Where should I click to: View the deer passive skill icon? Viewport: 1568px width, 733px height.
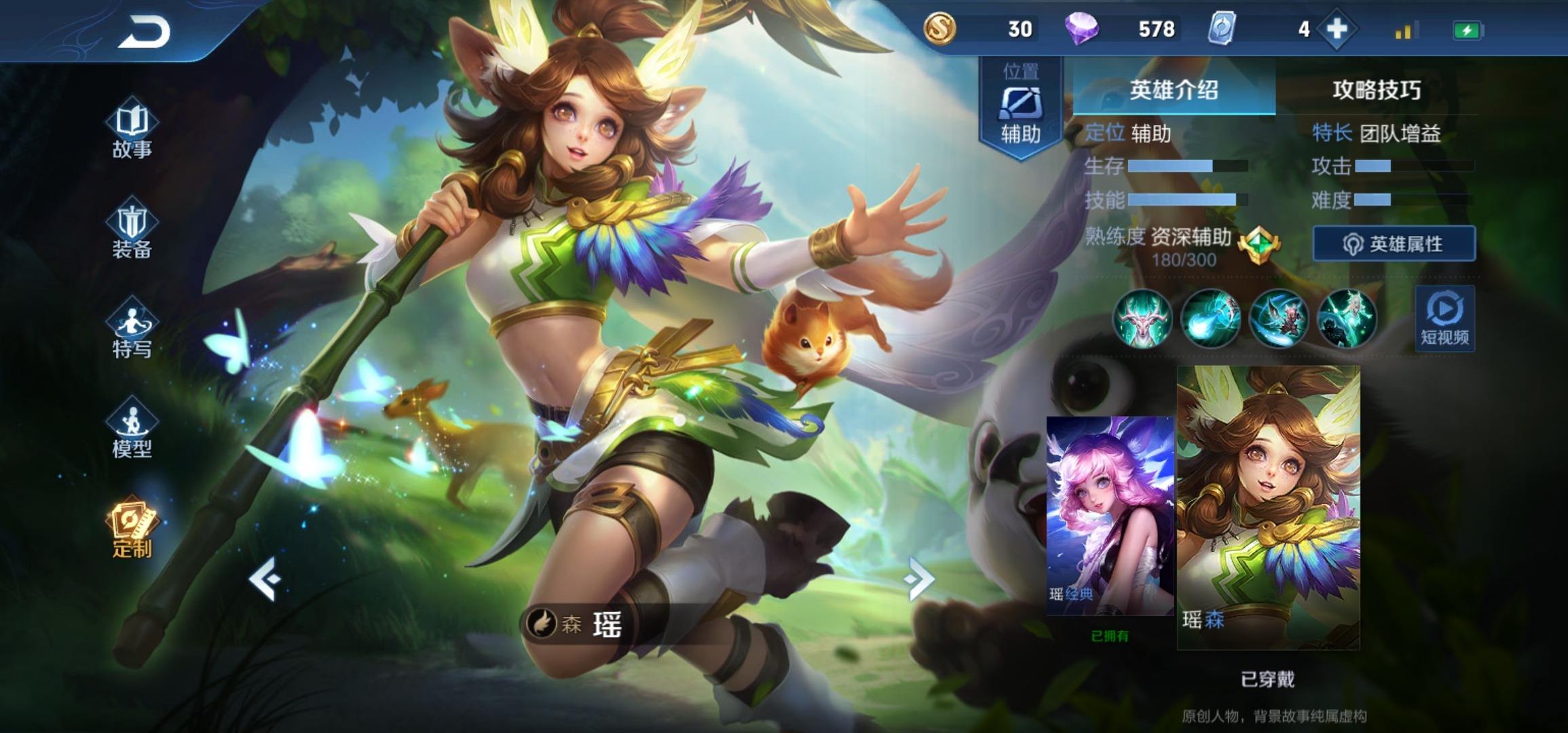click(x=1142, y=318)
